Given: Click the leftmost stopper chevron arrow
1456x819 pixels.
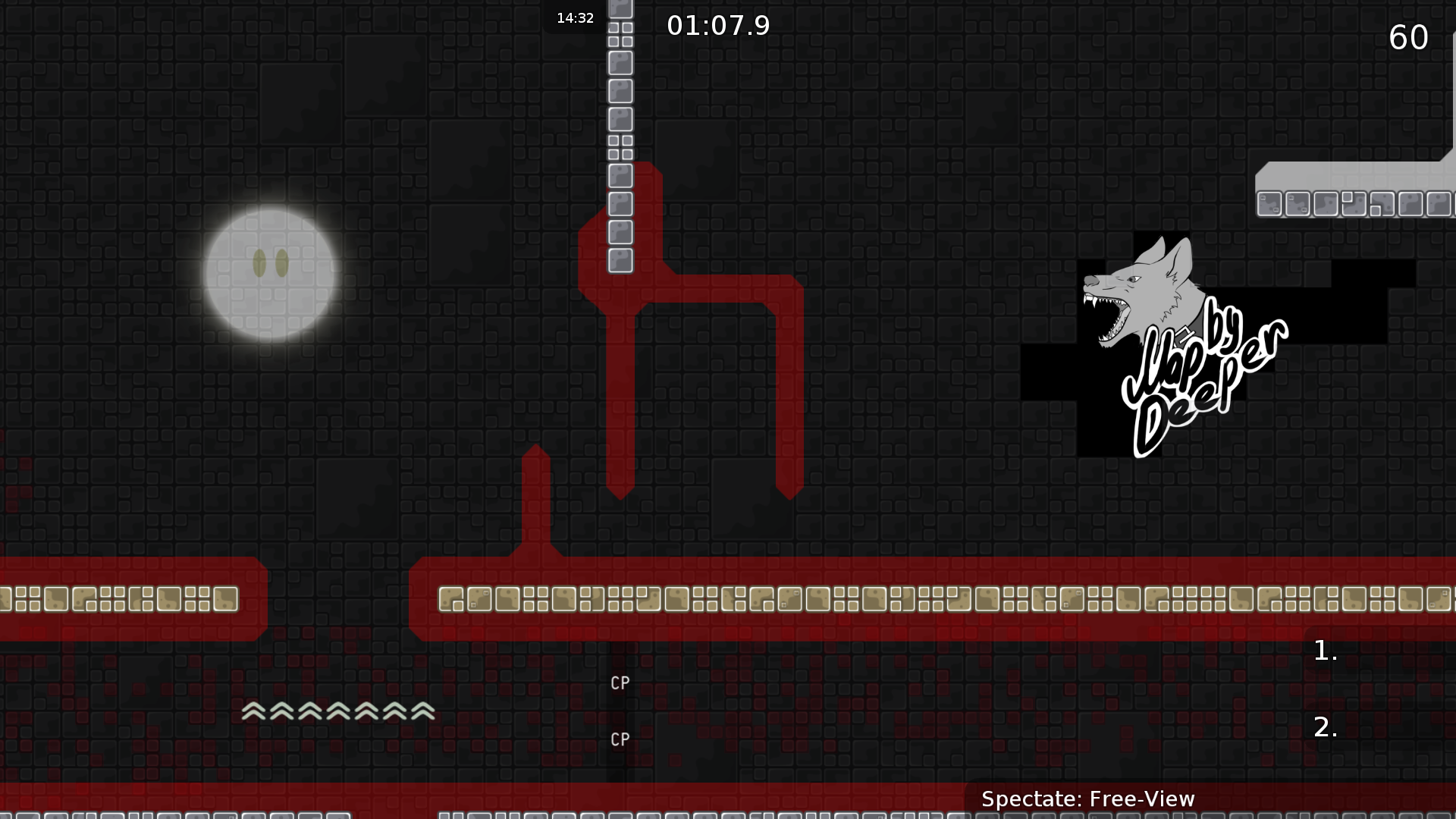Looking at the screenshot, I should (x=253, y=711).
